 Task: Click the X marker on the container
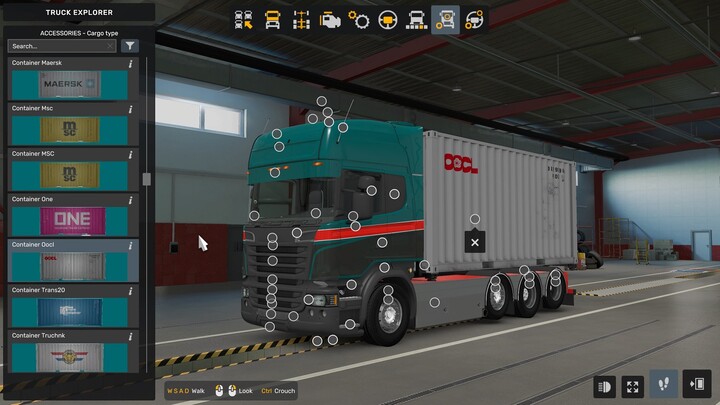(x=475, y=242)
